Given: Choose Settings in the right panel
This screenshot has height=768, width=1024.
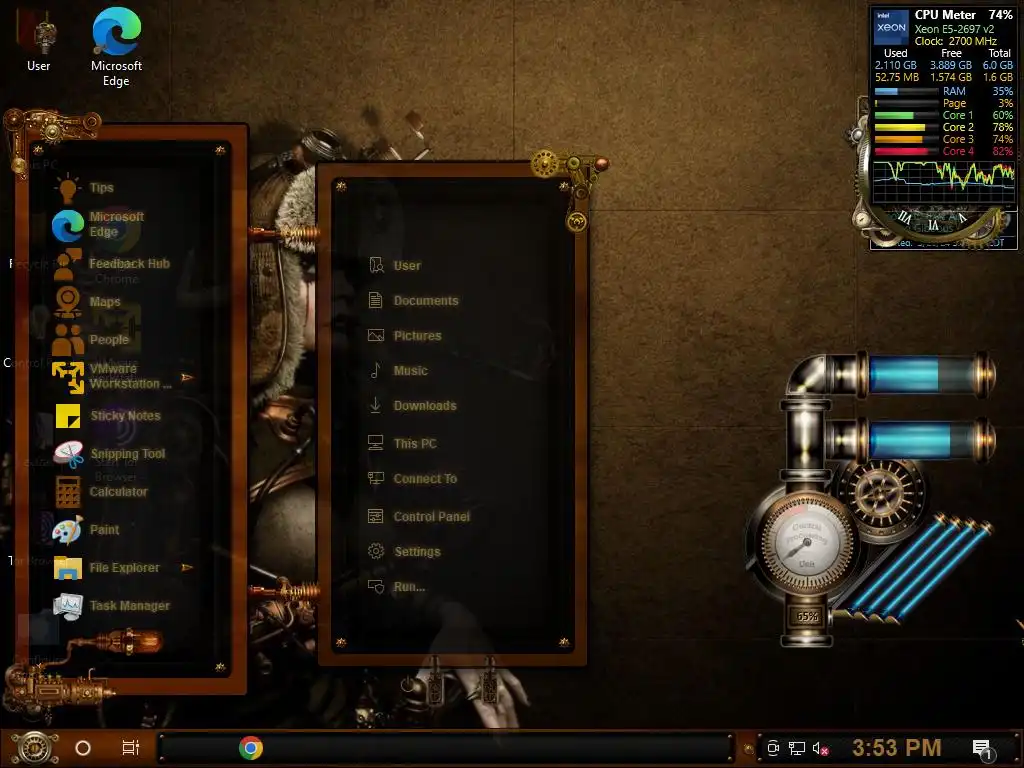Looking at the screenshot, I should click(416, 552).
